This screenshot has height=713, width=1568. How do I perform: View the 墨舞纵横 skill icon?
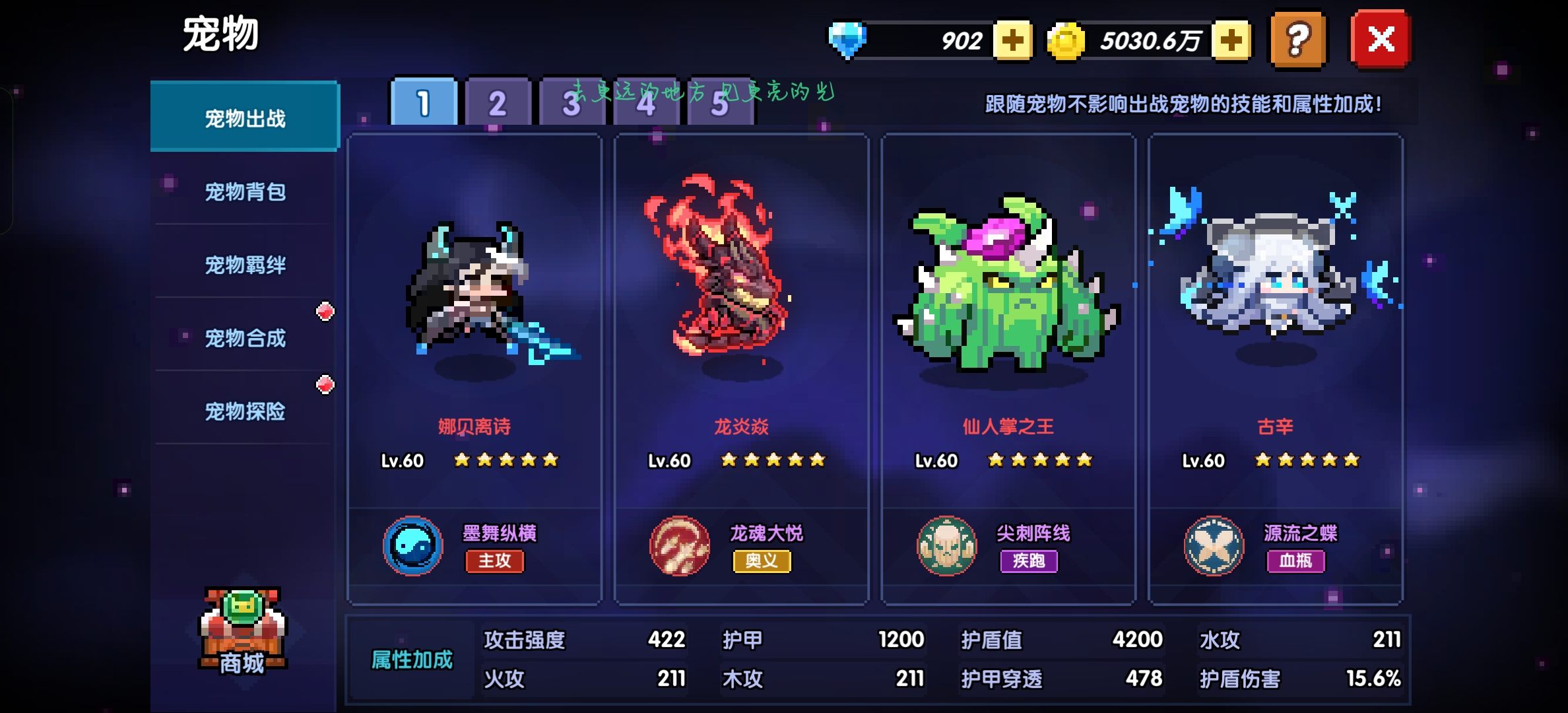click(413, 547)
